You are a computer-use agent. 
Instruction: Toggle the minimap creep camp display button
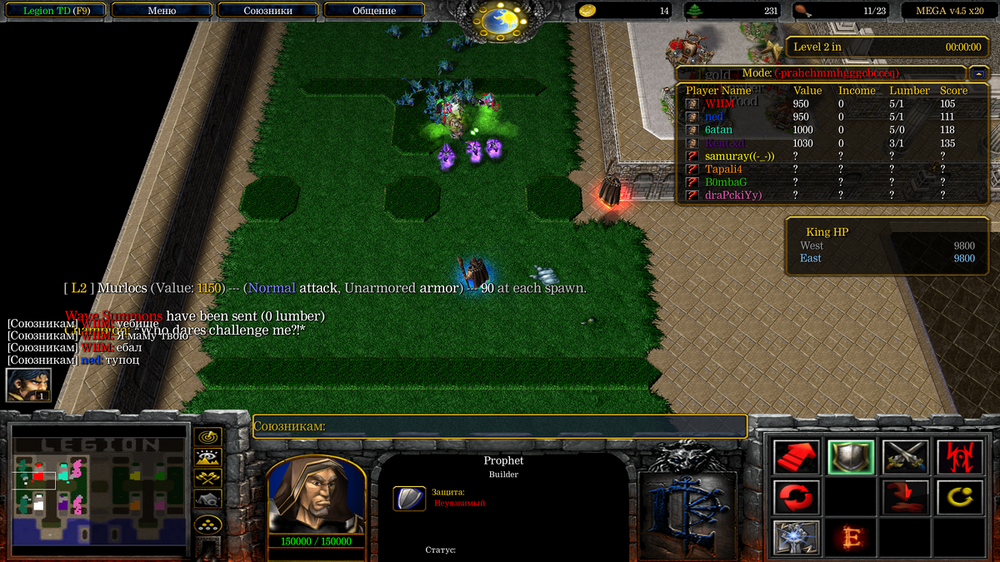point(208,499)
